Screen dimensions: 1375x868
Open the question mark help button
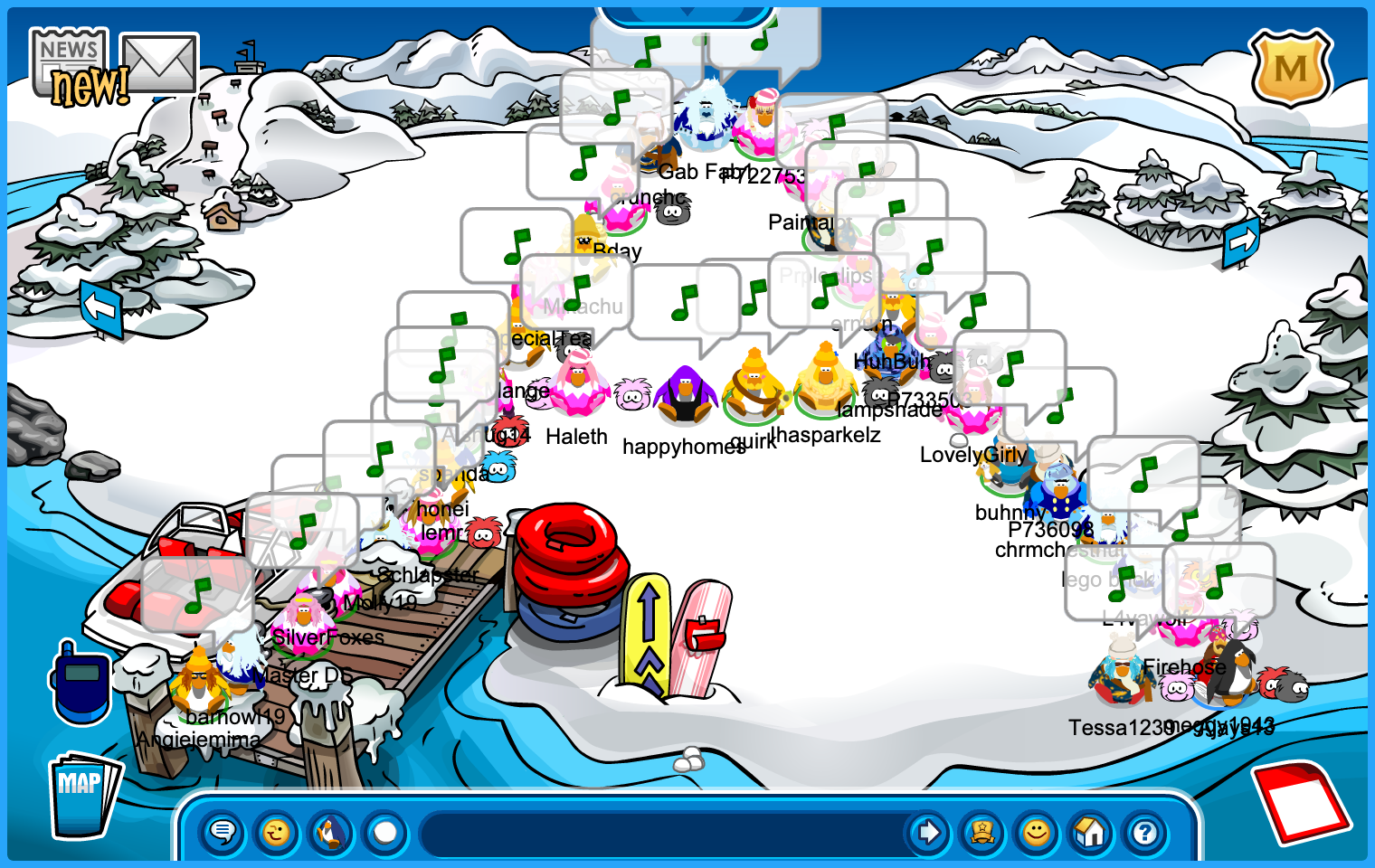[1145, 832]
